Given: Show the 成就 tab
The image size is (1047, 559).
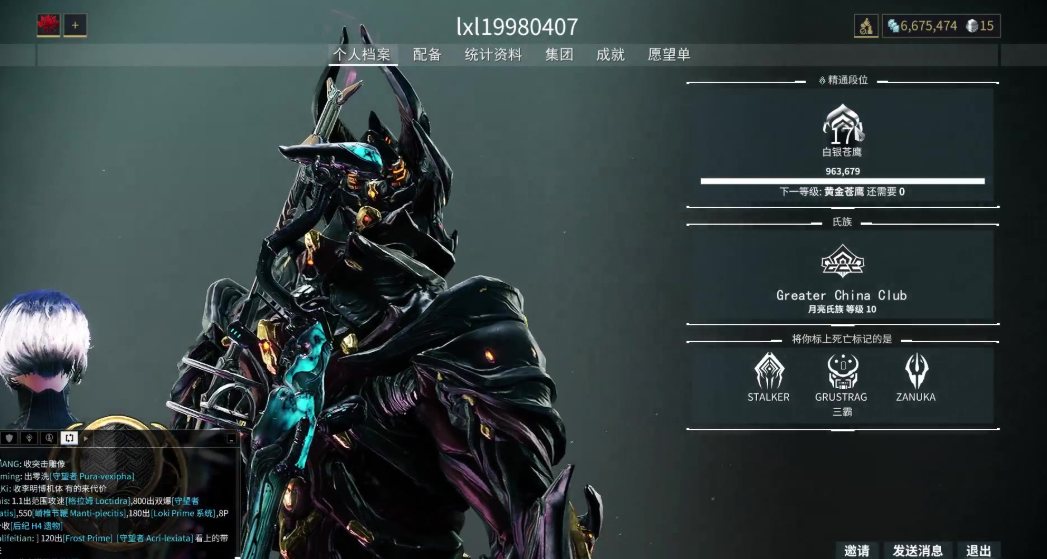Looking at the screenshot, I should click(x=610, y=55).
